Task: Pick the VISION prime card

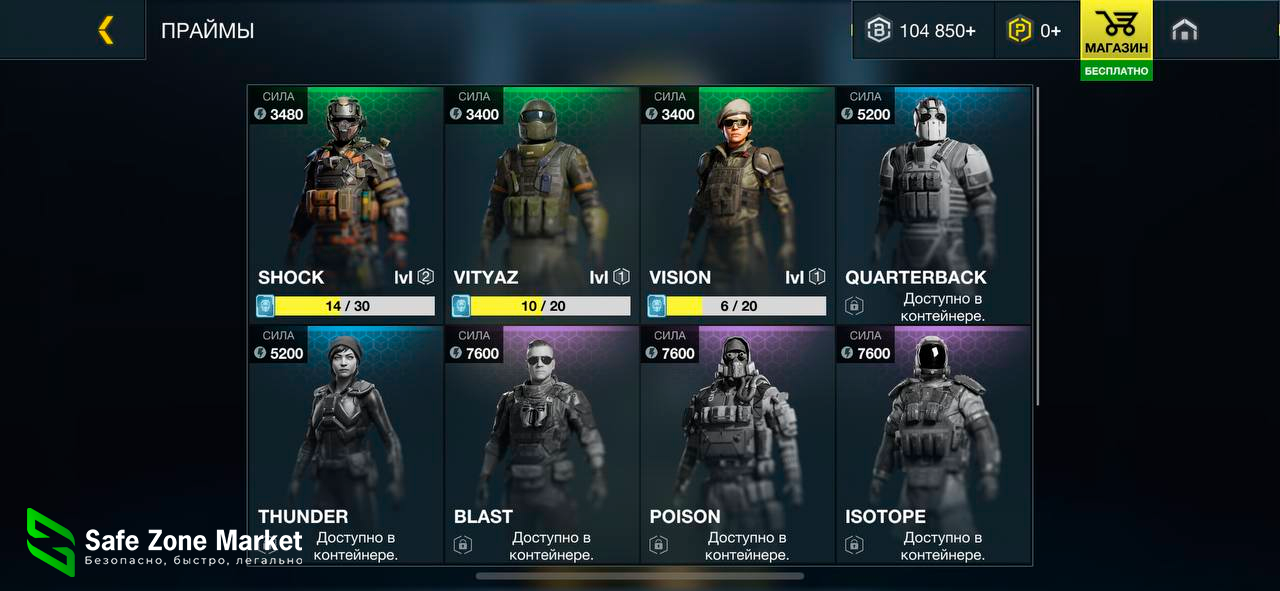Action: [x=737, y=200]
